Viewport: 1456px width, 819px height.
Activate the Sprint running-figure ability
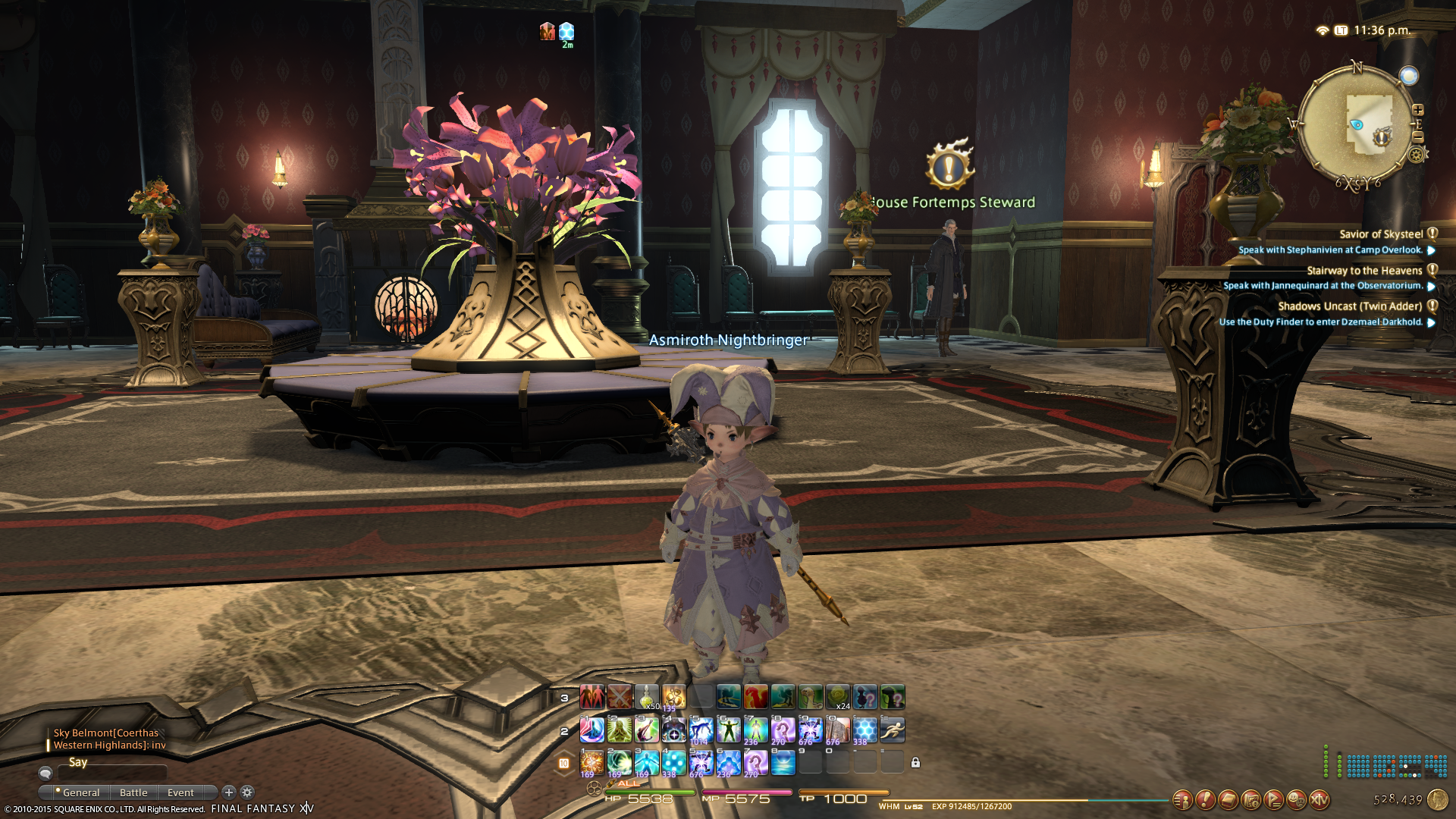click(893, 730)
